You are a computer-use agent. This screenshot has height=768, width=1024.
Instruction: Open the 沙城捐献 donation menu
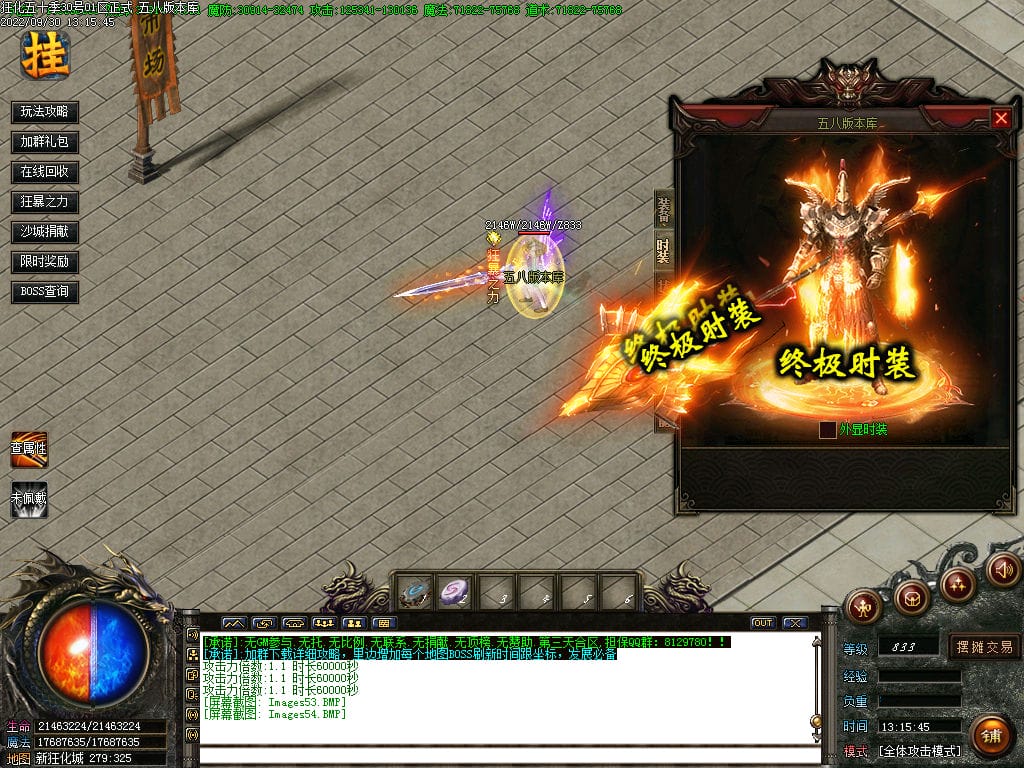tap(45, 232)
